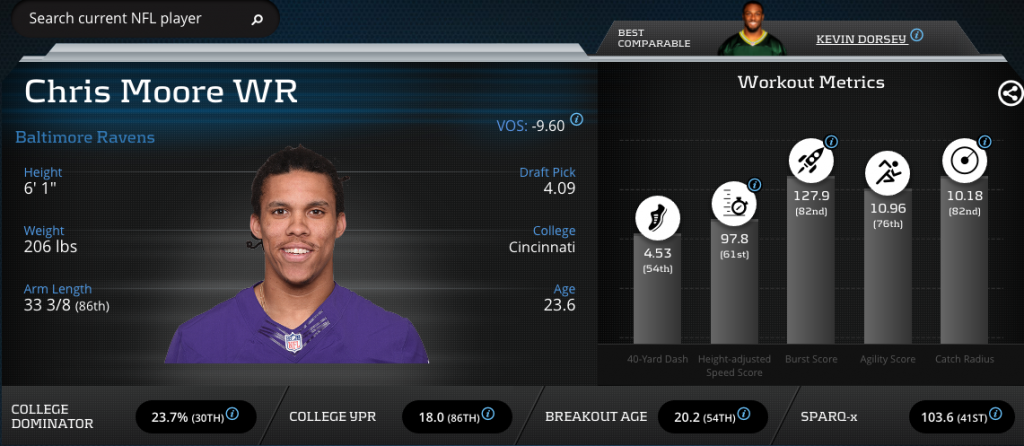This screenshot has width=1024, height=446.
Task: Open the Baltimore Ravens team link
Action: point(85,137)
